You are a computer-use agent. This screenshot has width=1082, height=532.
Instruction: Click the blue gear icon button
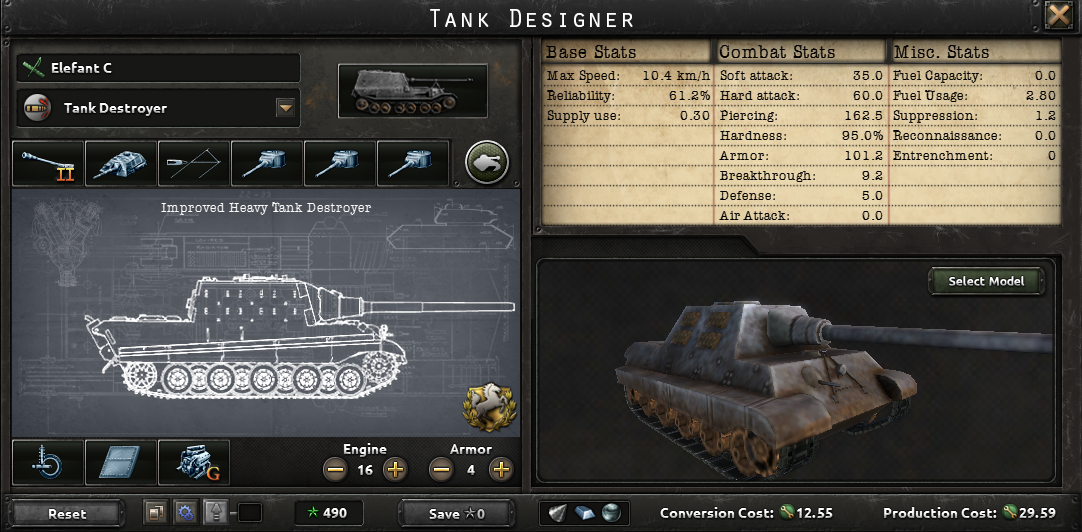184,512
